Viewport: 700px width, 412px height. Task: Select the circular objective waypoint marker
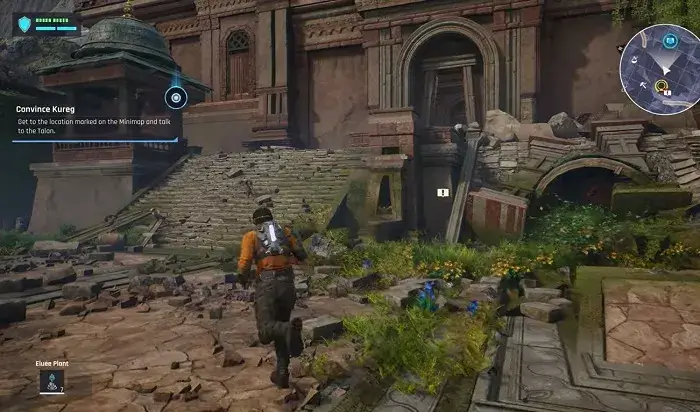176,97
